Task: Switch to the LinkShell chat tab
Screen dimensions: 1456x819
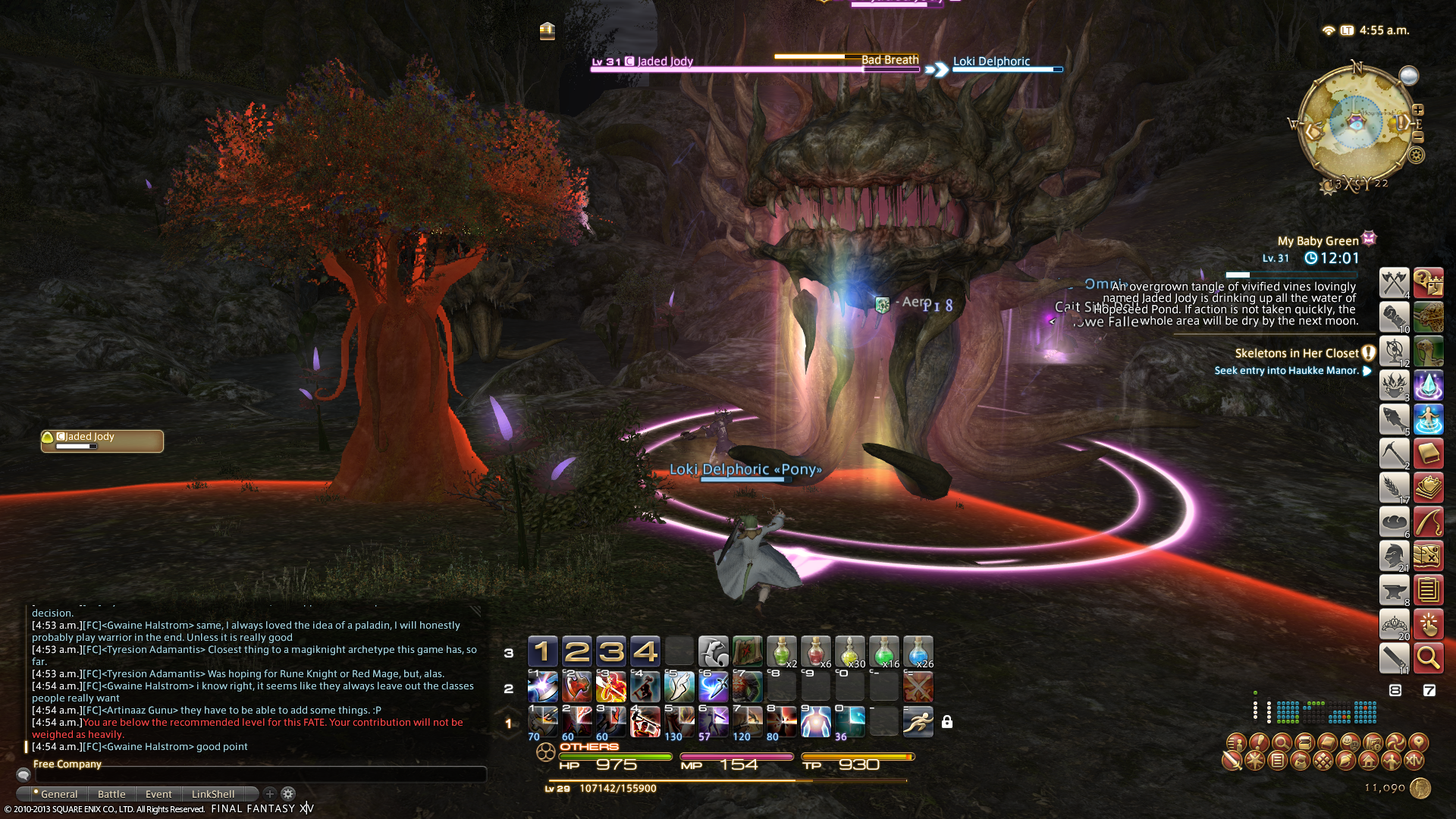Action: pyautogui.click(x=213, y=794)
